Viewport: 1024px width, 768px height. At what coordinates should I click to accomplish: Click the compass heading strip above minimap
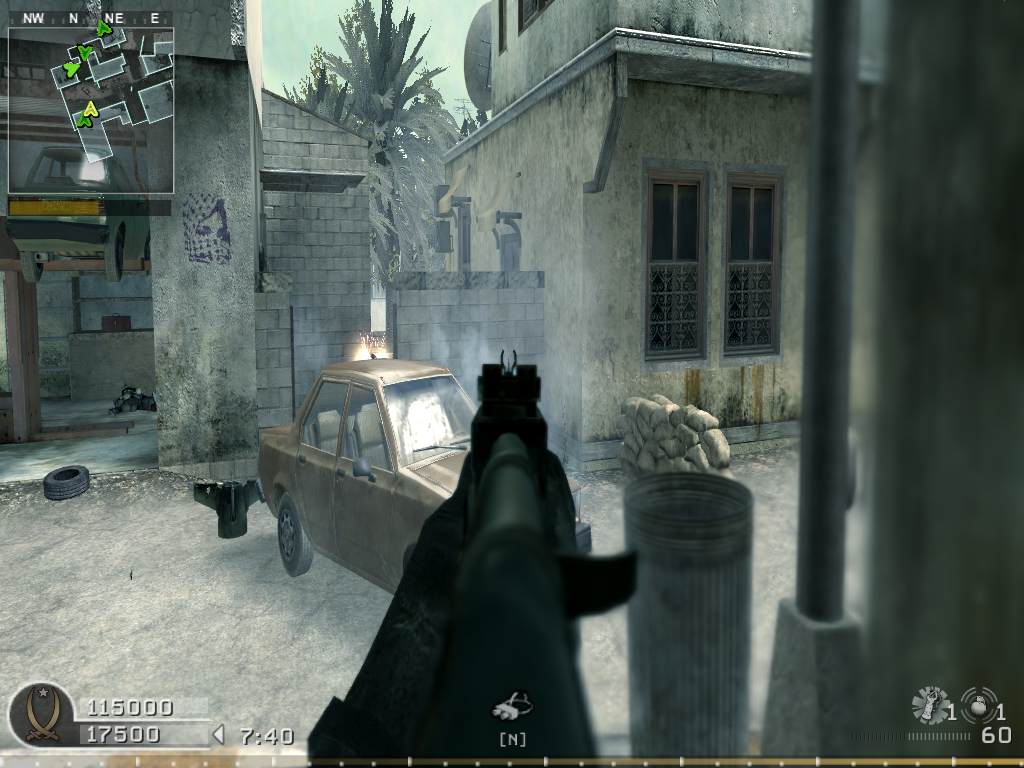click(x=90, y=18)
